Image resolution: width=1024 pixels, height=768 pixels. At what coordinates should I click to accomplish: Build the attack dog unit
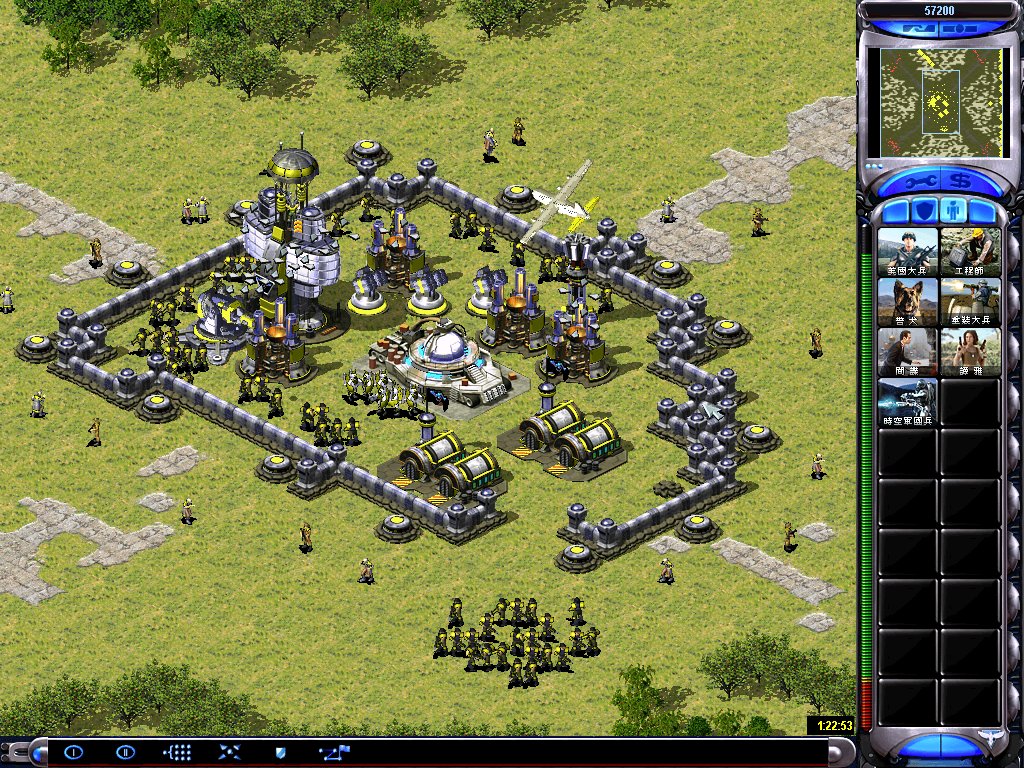(x=908, y=302)
